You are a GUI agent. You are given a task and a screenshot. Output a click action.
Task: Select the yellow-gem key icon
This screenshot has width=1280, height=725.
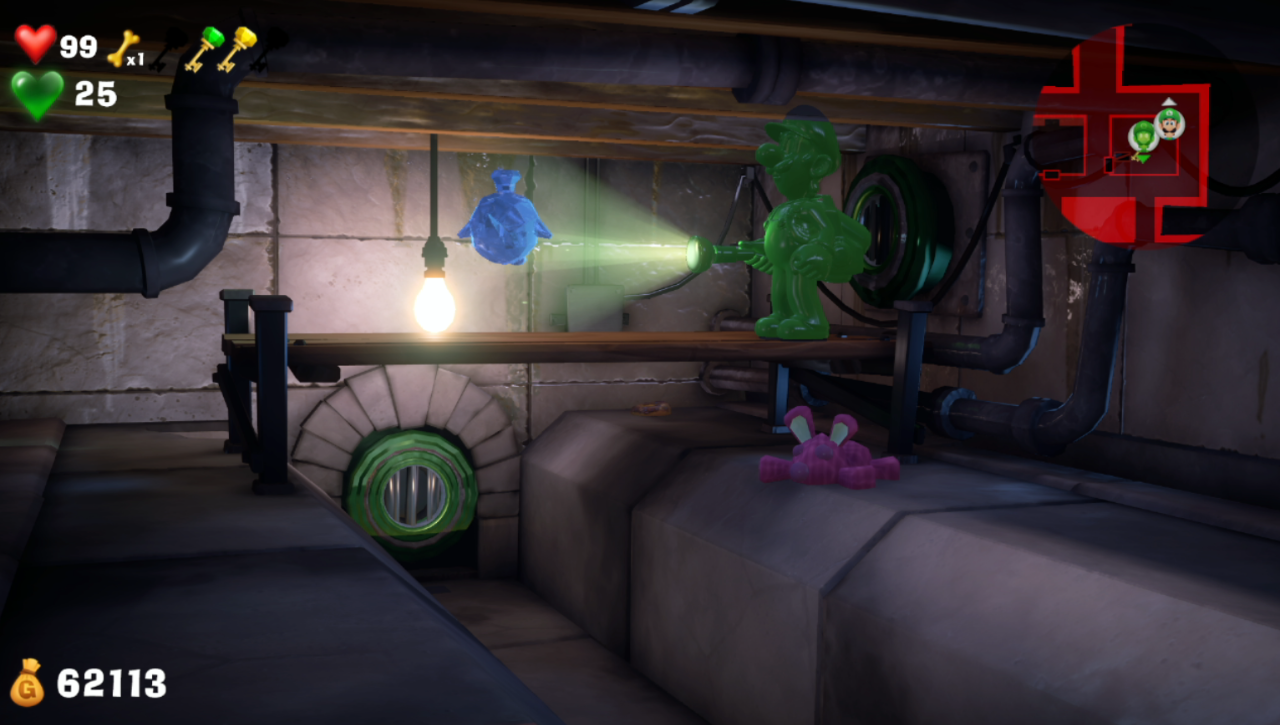tap(238, 48)
